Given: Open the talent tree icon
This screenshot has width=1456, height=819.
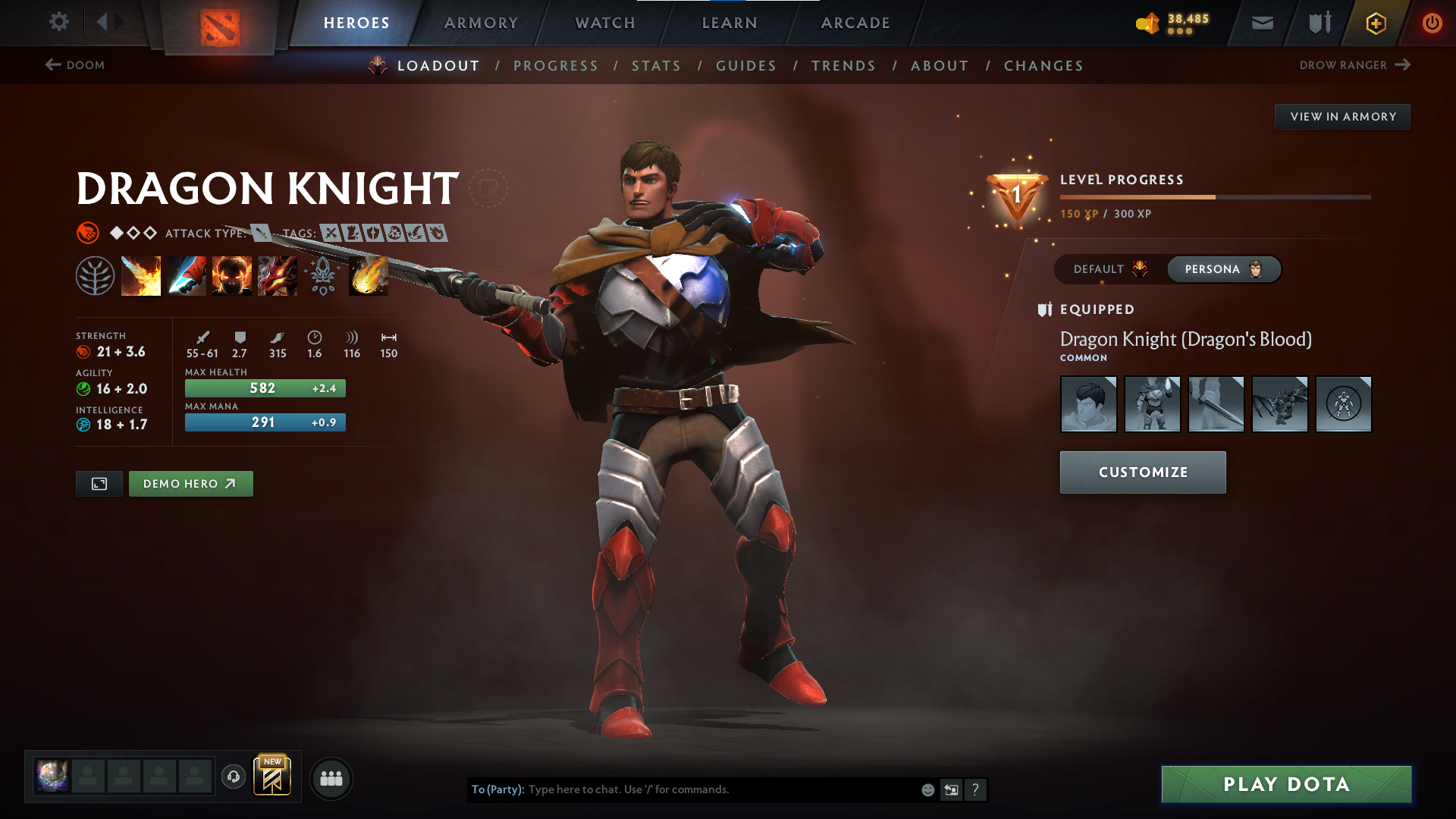Looking at the screenshot, I should pyautogui.click(x=95, y=275).
